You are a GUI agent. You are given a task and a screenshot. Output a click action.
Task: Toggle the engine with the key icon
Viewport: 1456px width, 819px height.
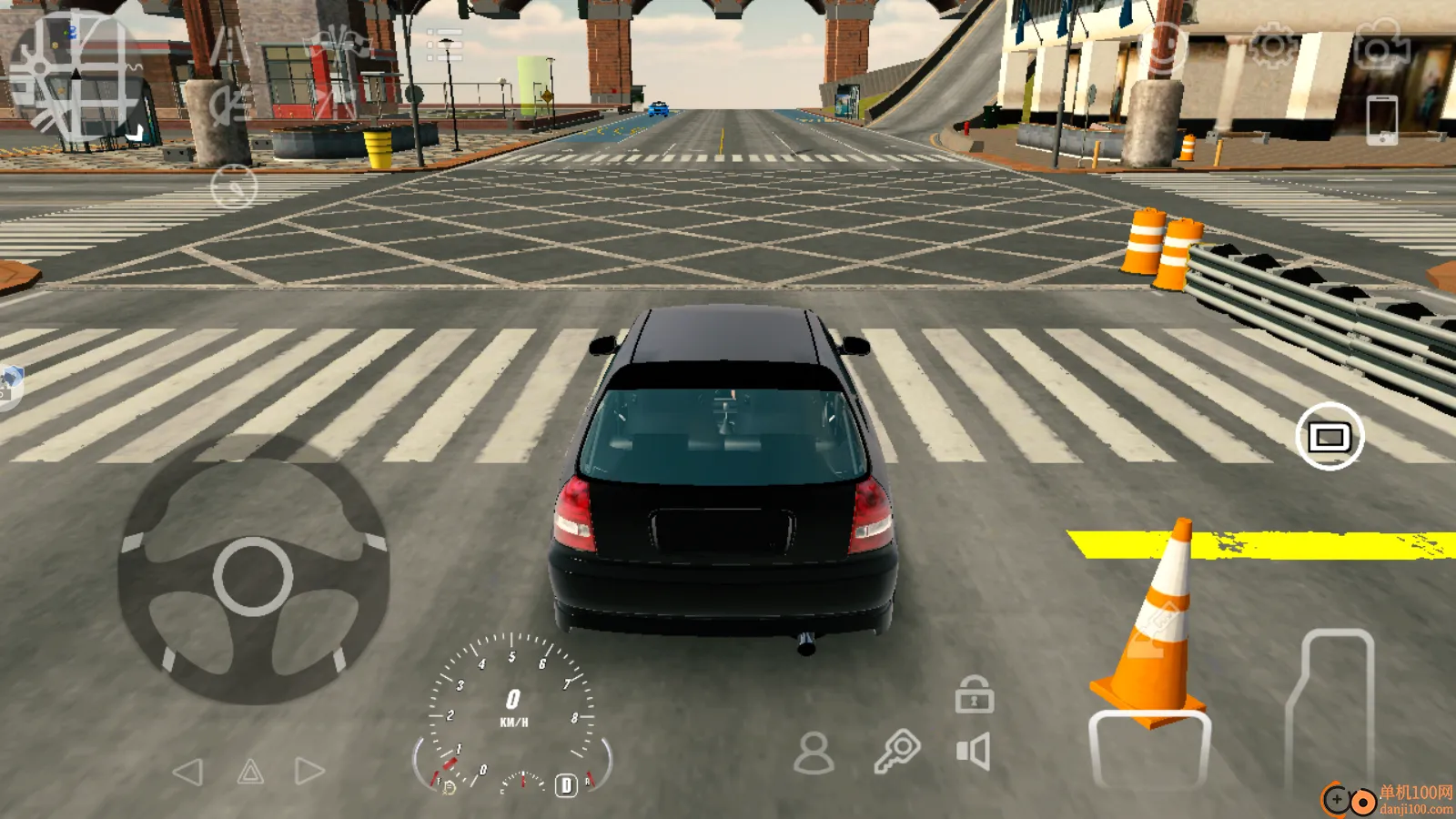896,752
